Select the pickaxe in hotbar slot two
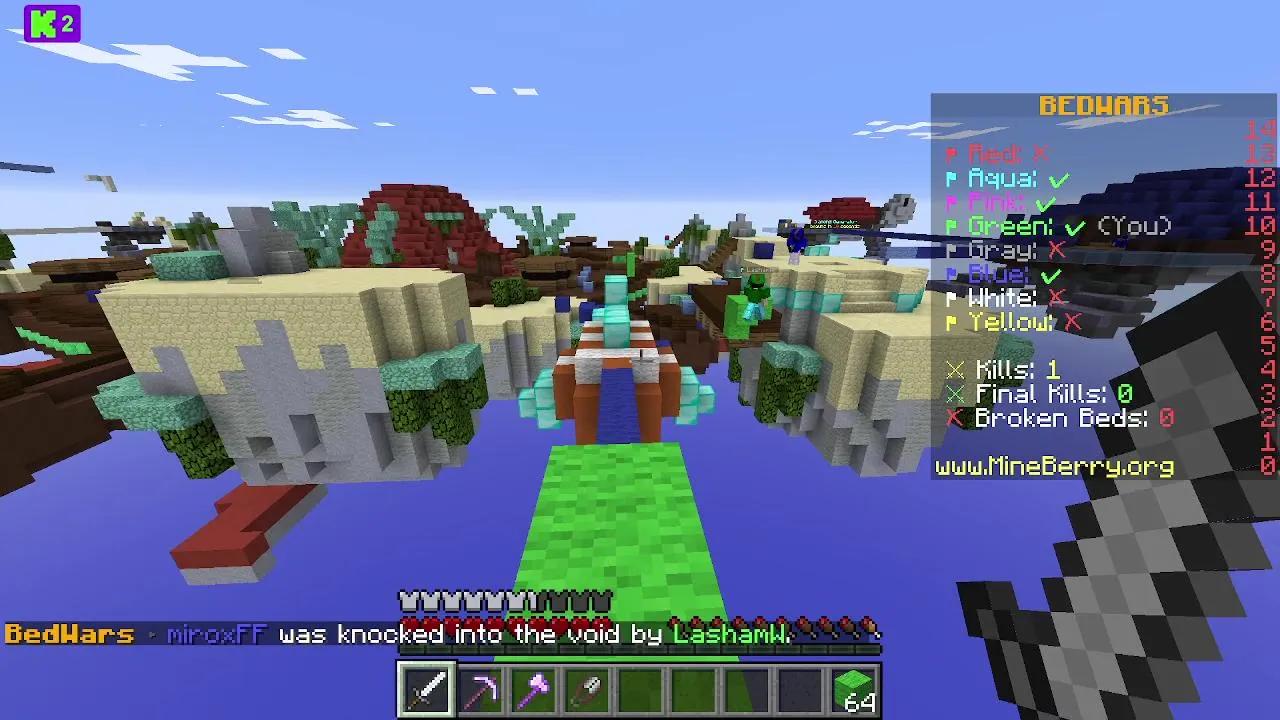The height and width of the screenshot is (720, 1280). click(484, 690)
